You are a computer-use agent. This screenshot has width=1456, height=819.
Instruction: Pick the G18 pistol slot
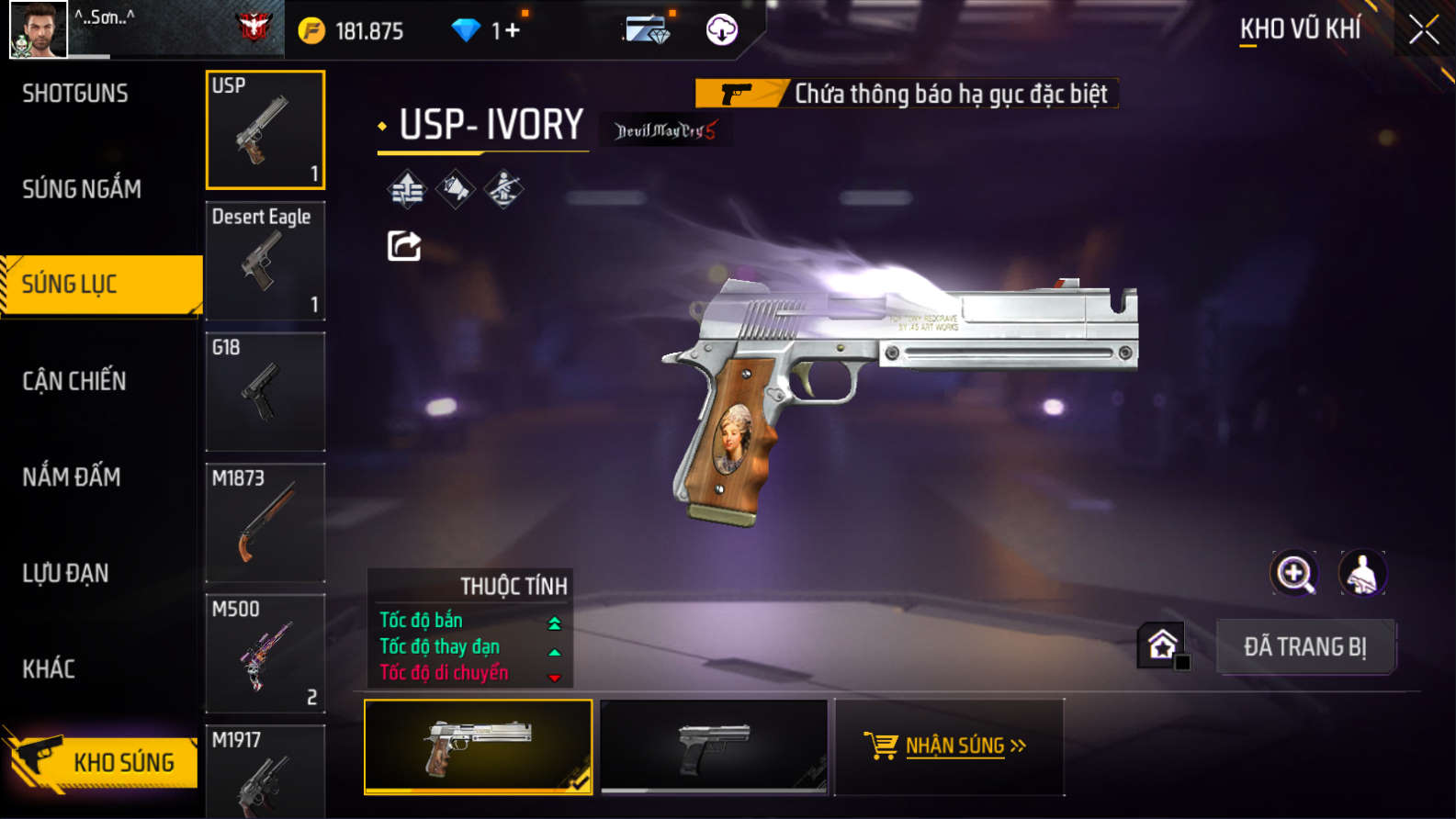tap(265, 392)
